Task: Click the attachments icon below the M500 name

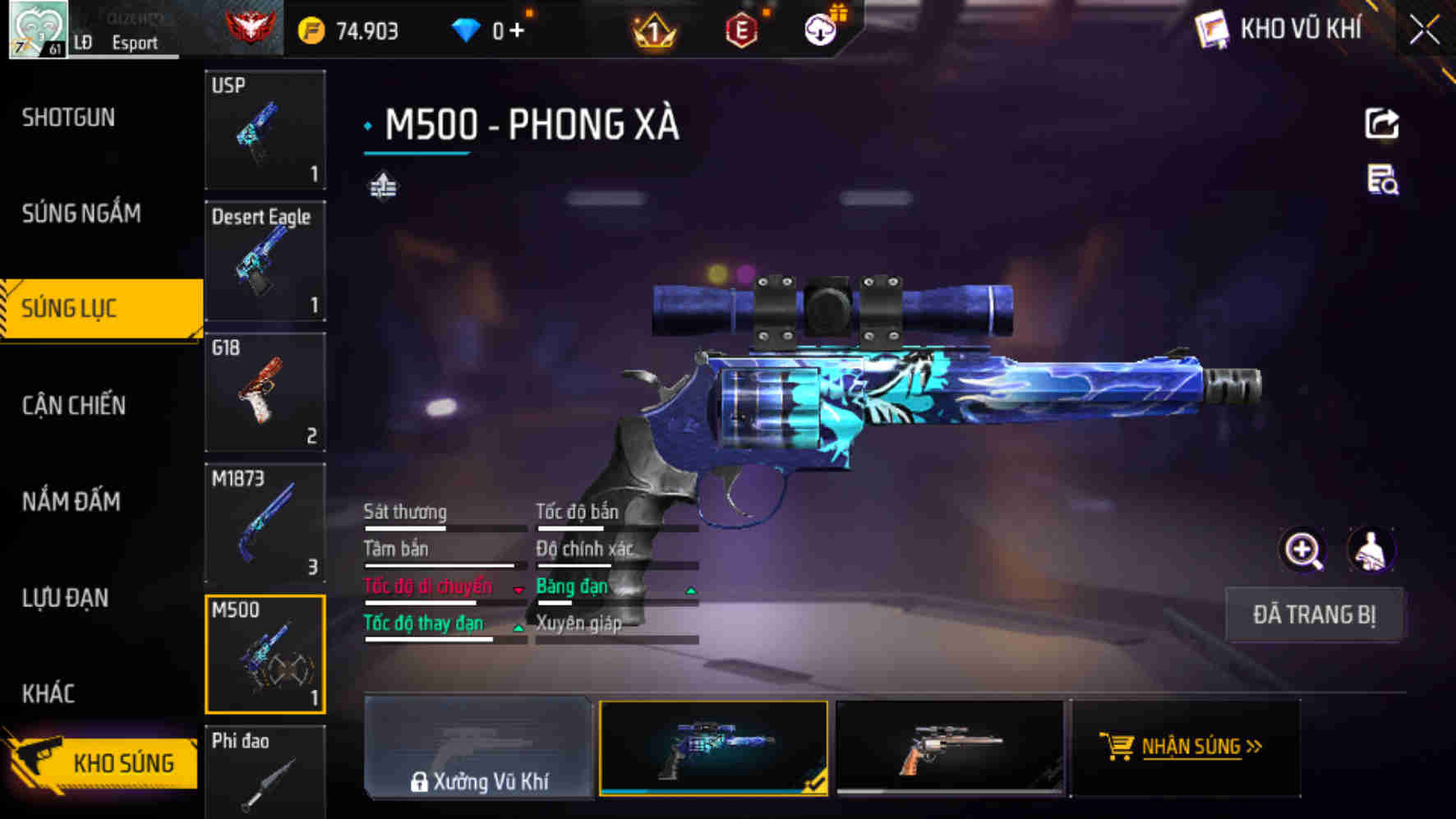Action: coord(383,186)
